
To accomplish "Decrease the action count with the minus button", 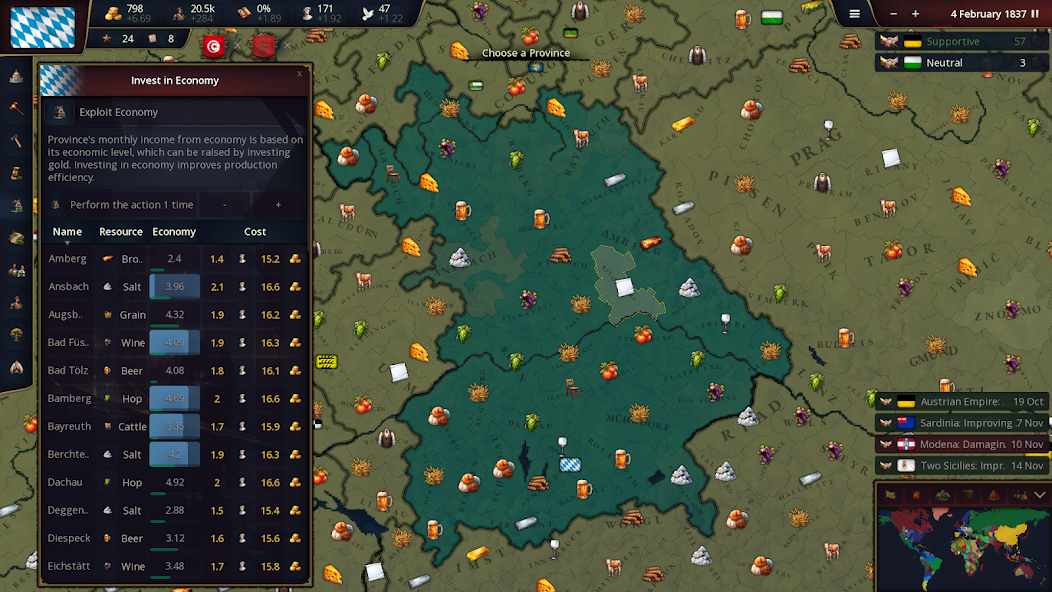I will (x=224, y=205).
